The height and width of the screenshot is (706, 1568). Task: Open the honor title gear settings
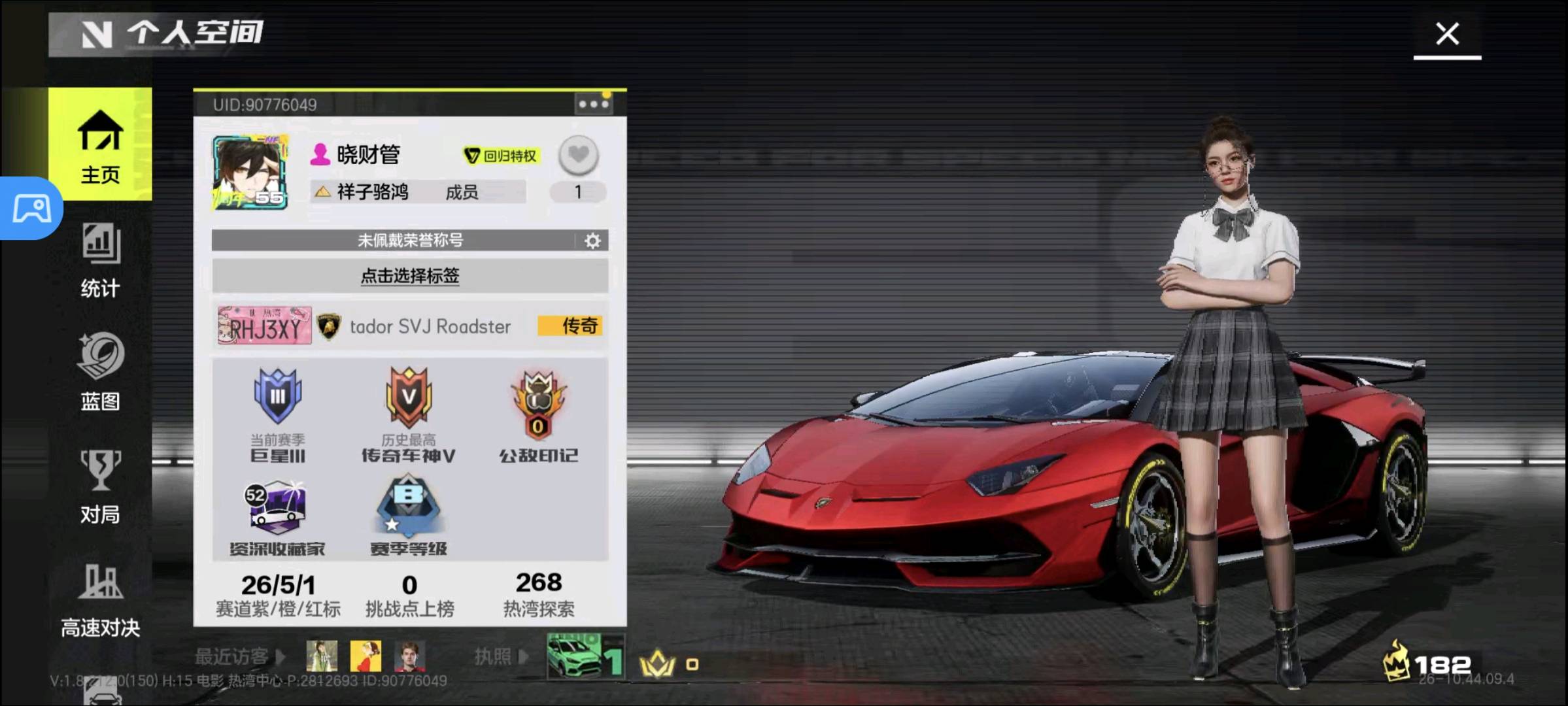point(592,241)
